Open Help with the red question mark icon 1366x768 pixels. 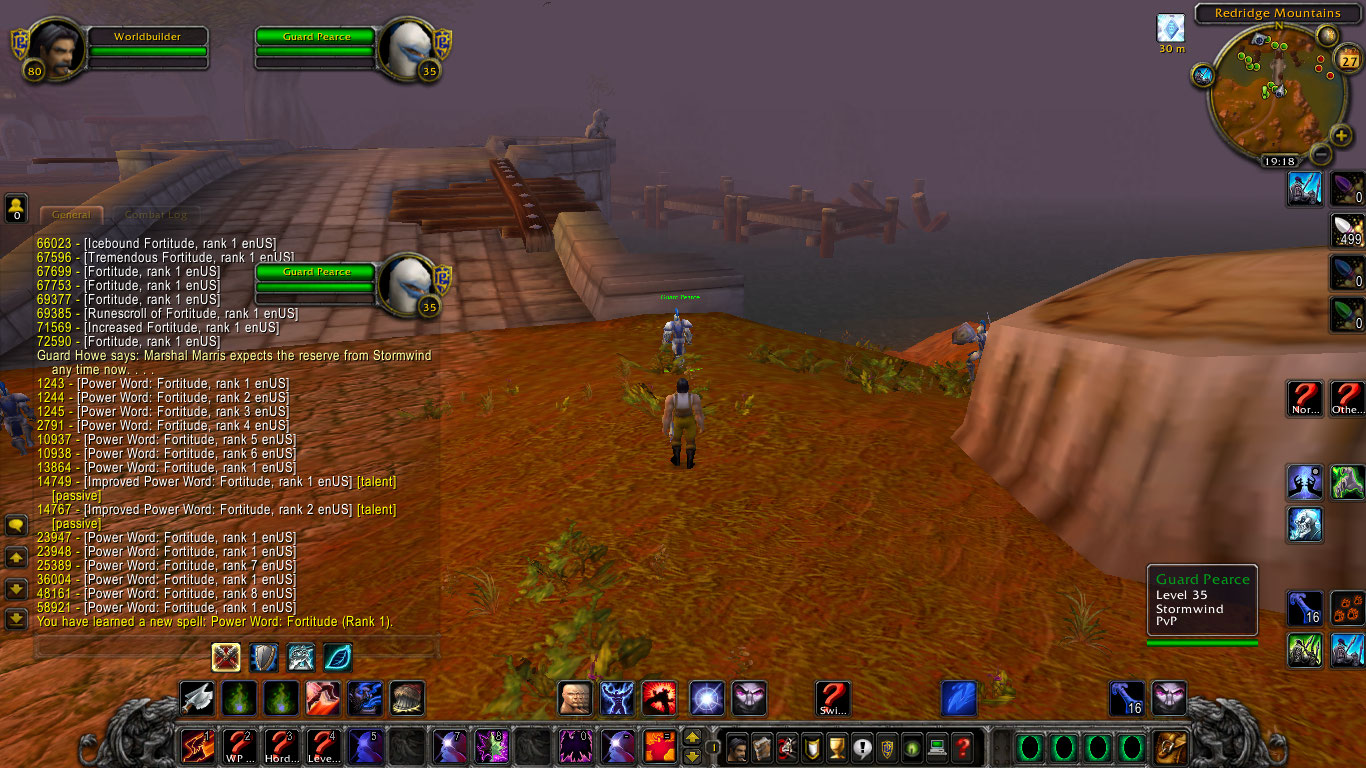click(x=960, y=746)
